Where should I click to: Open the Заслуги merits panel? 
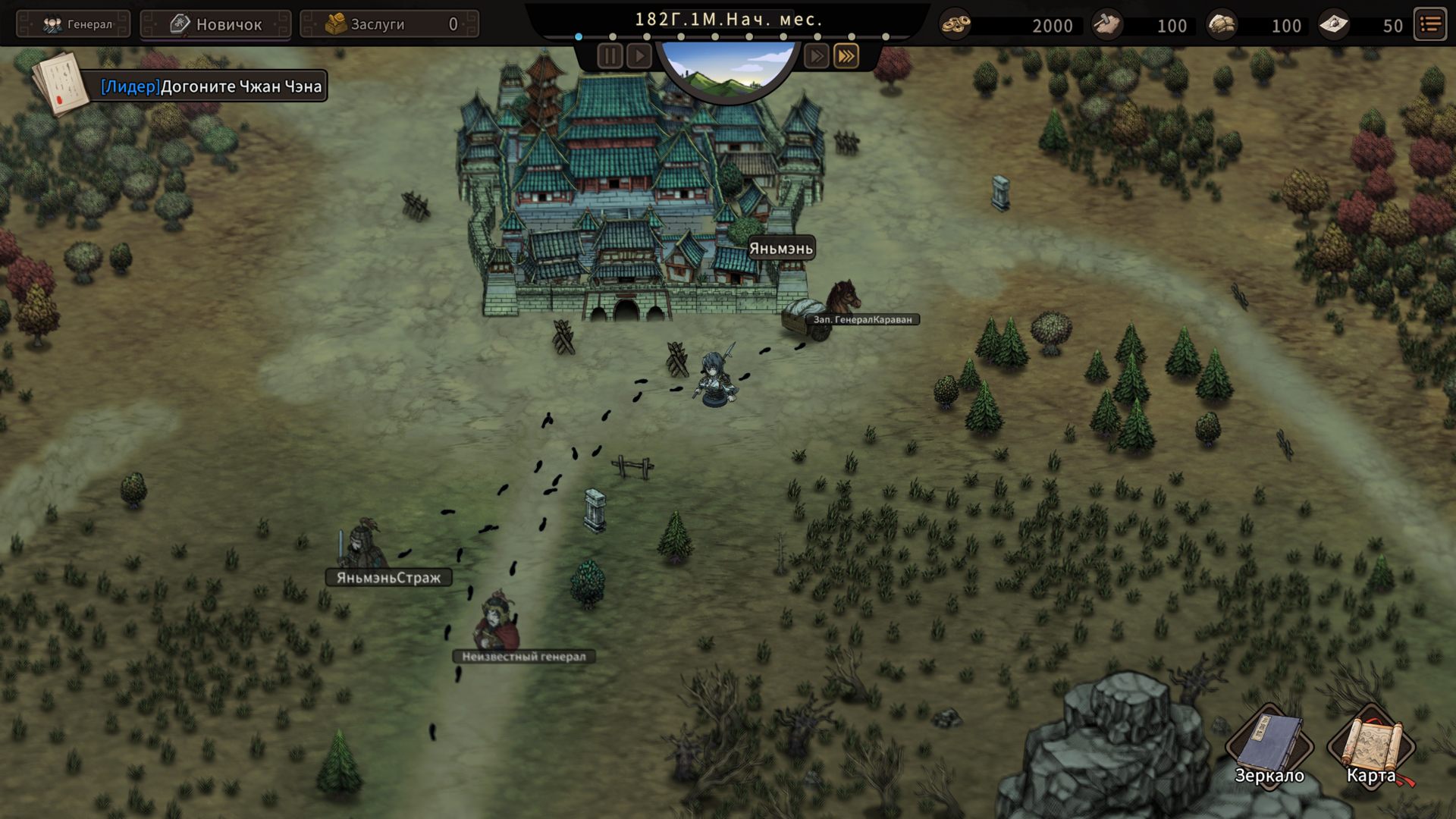[390, 24]
